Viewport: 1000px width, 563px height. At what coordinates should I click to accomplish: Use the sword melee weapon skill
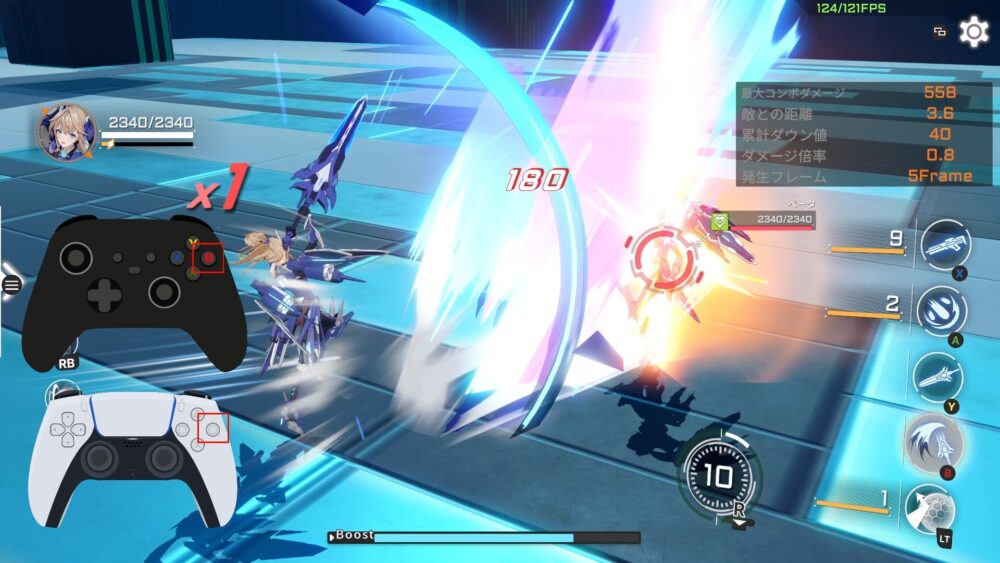[938, 377]
